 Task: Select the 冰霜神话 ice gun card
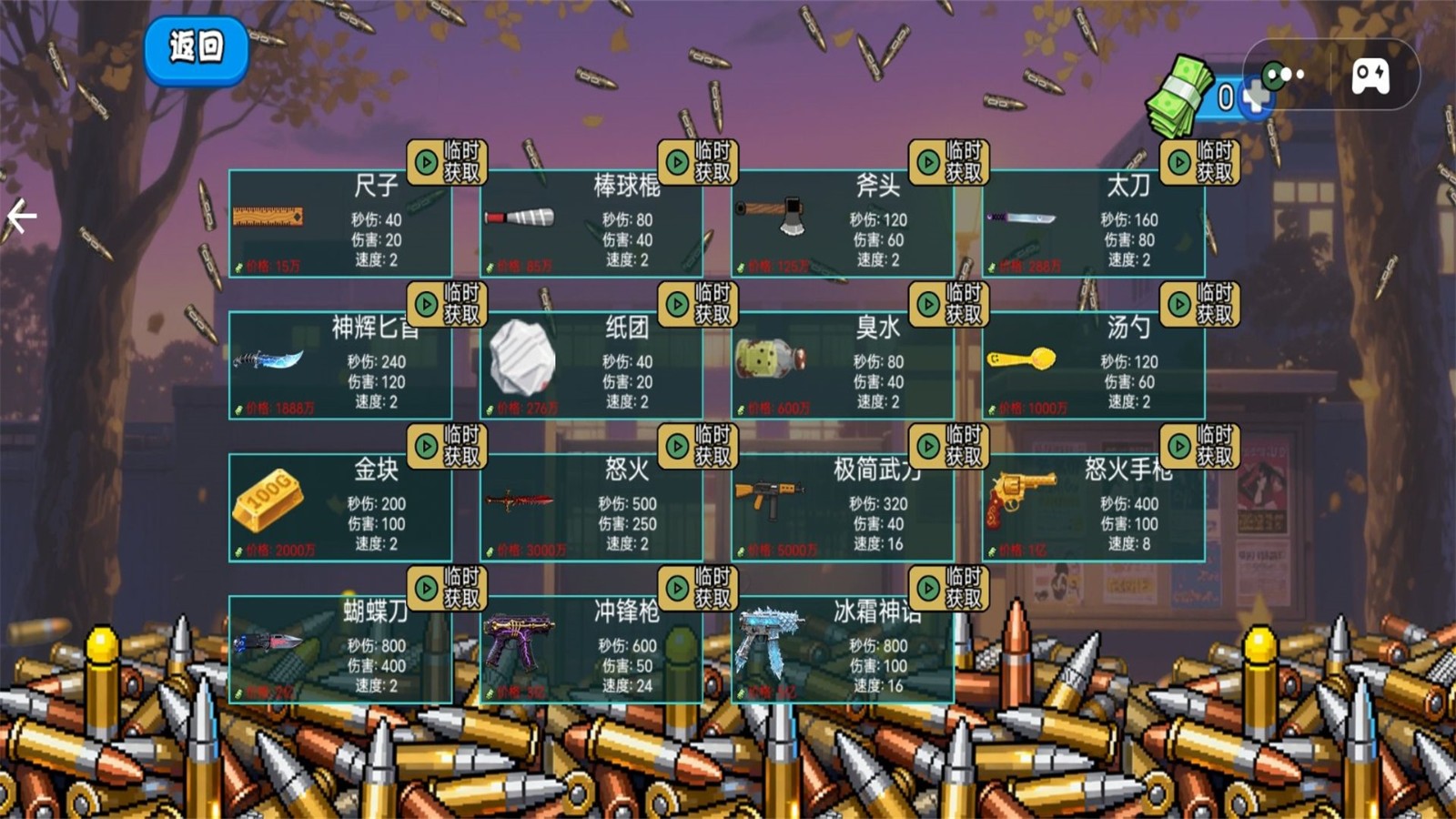842,651
